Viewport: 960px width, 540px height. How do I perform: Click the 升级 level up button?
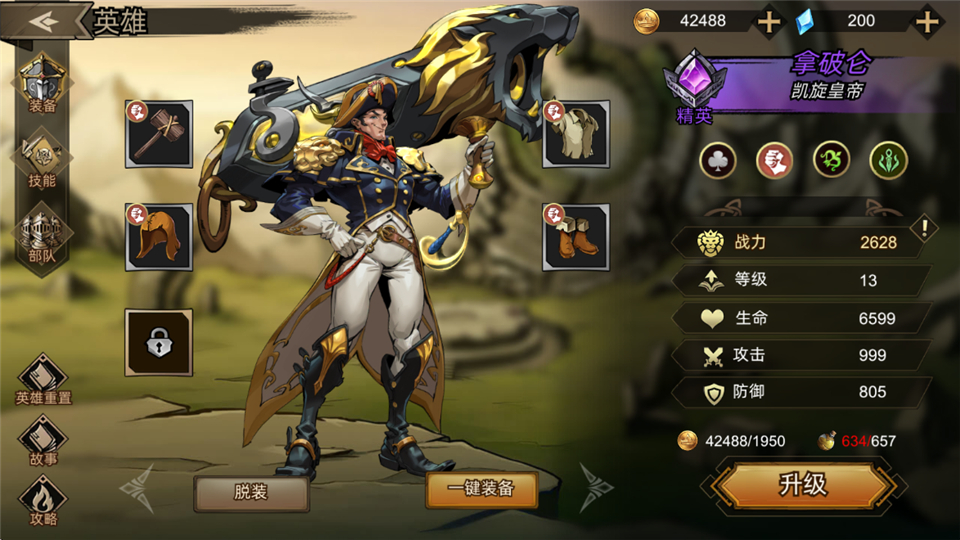click(x=803, y=485)
